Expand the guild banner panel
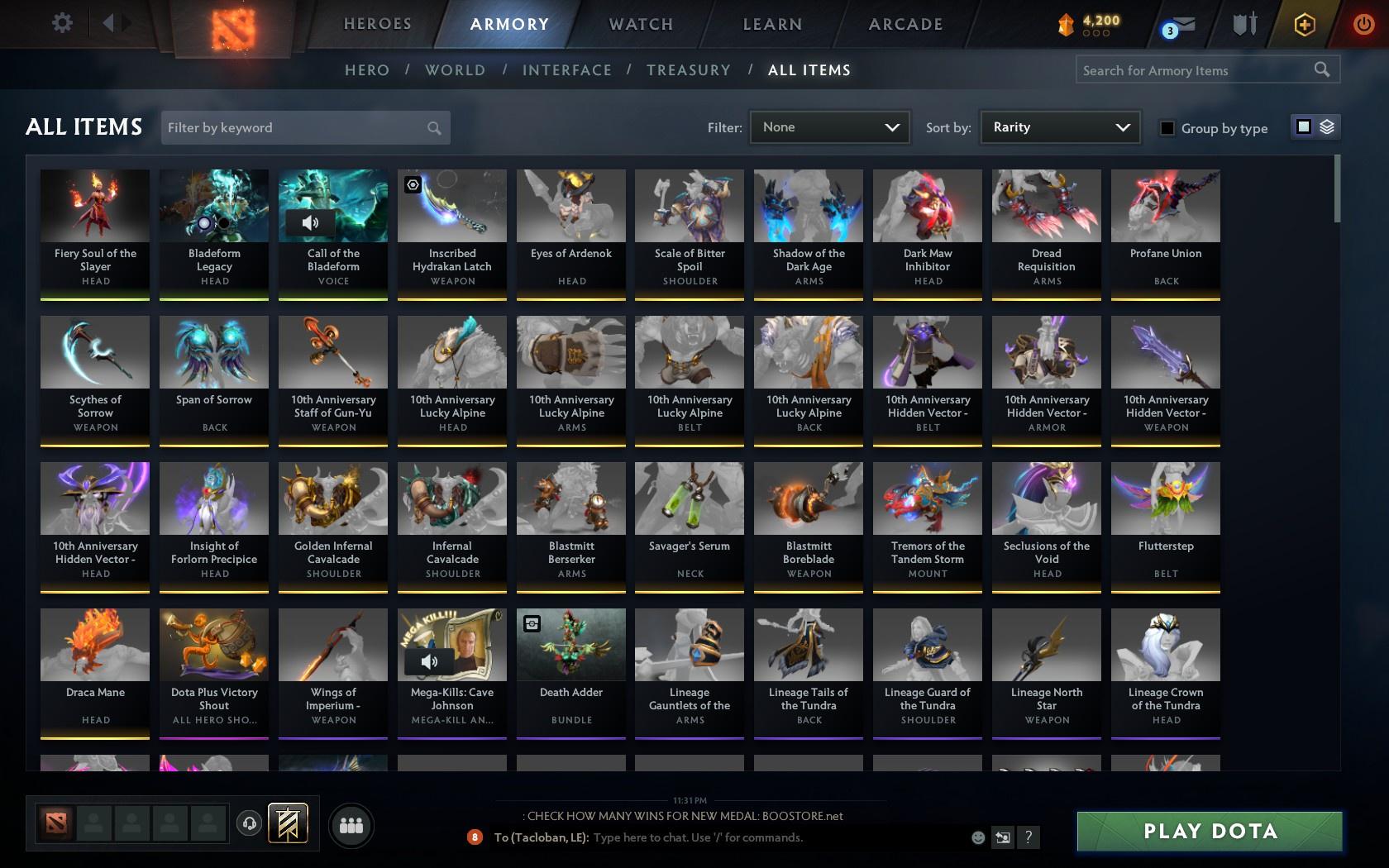This screenshot has width=1389, height=868. [x=289, y=823]
